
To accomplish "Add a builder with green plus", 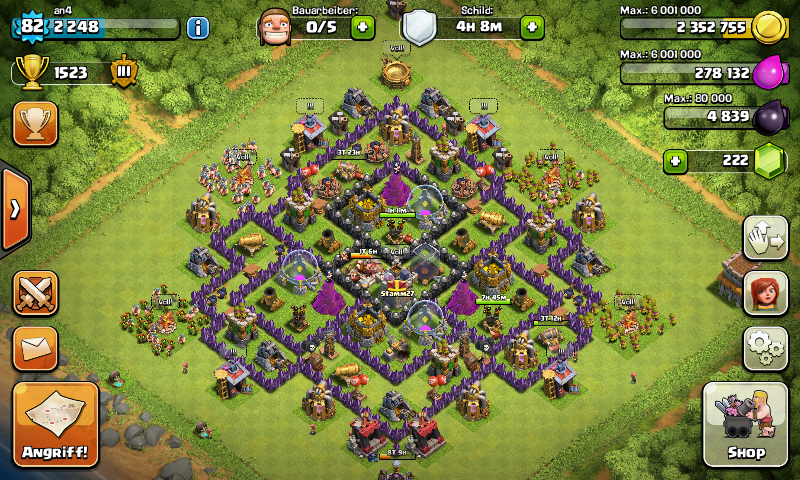I will coord(362,27).
